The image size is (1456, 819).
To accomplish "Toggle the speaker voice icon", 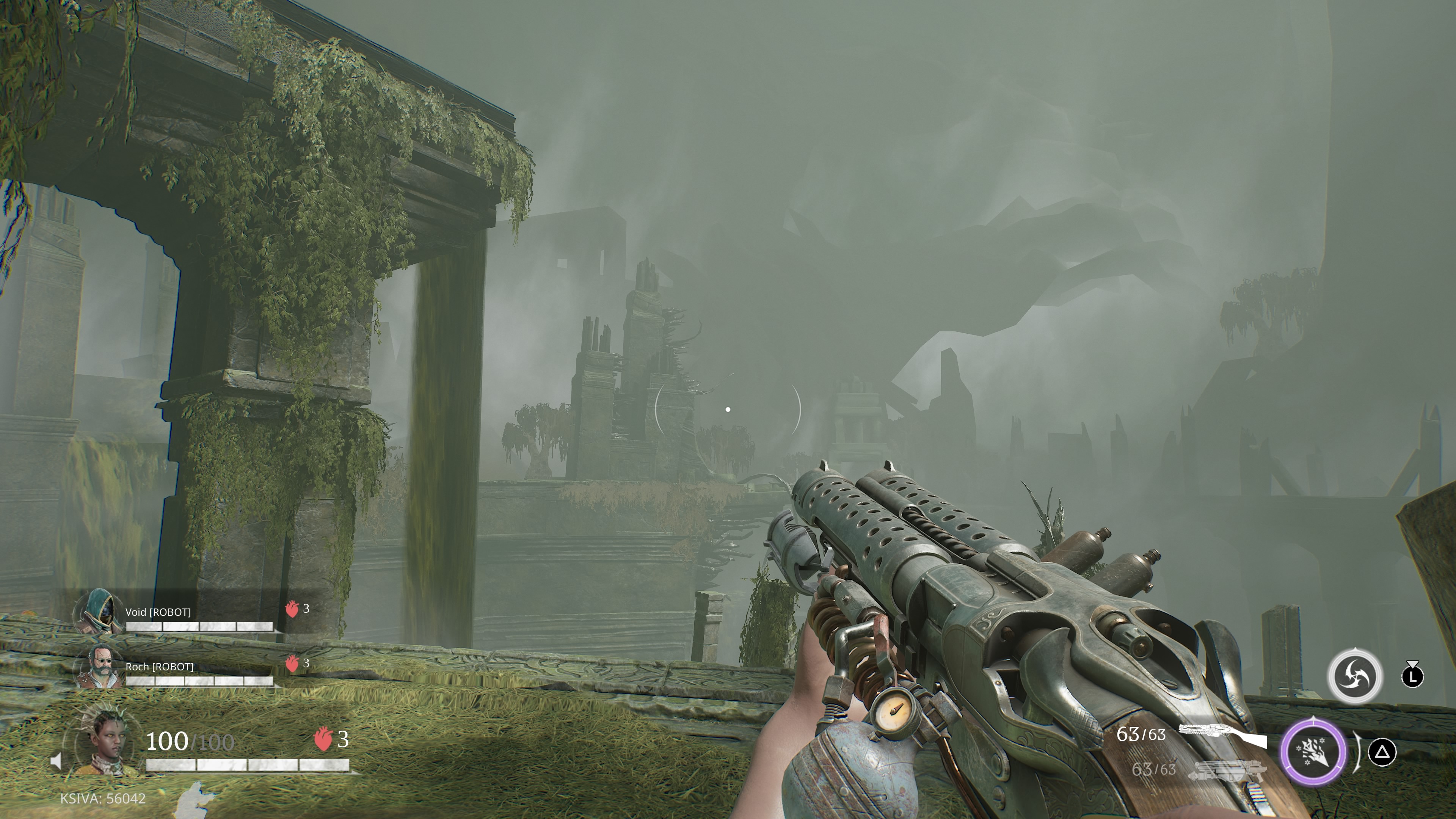I will [x=56, y=762].
